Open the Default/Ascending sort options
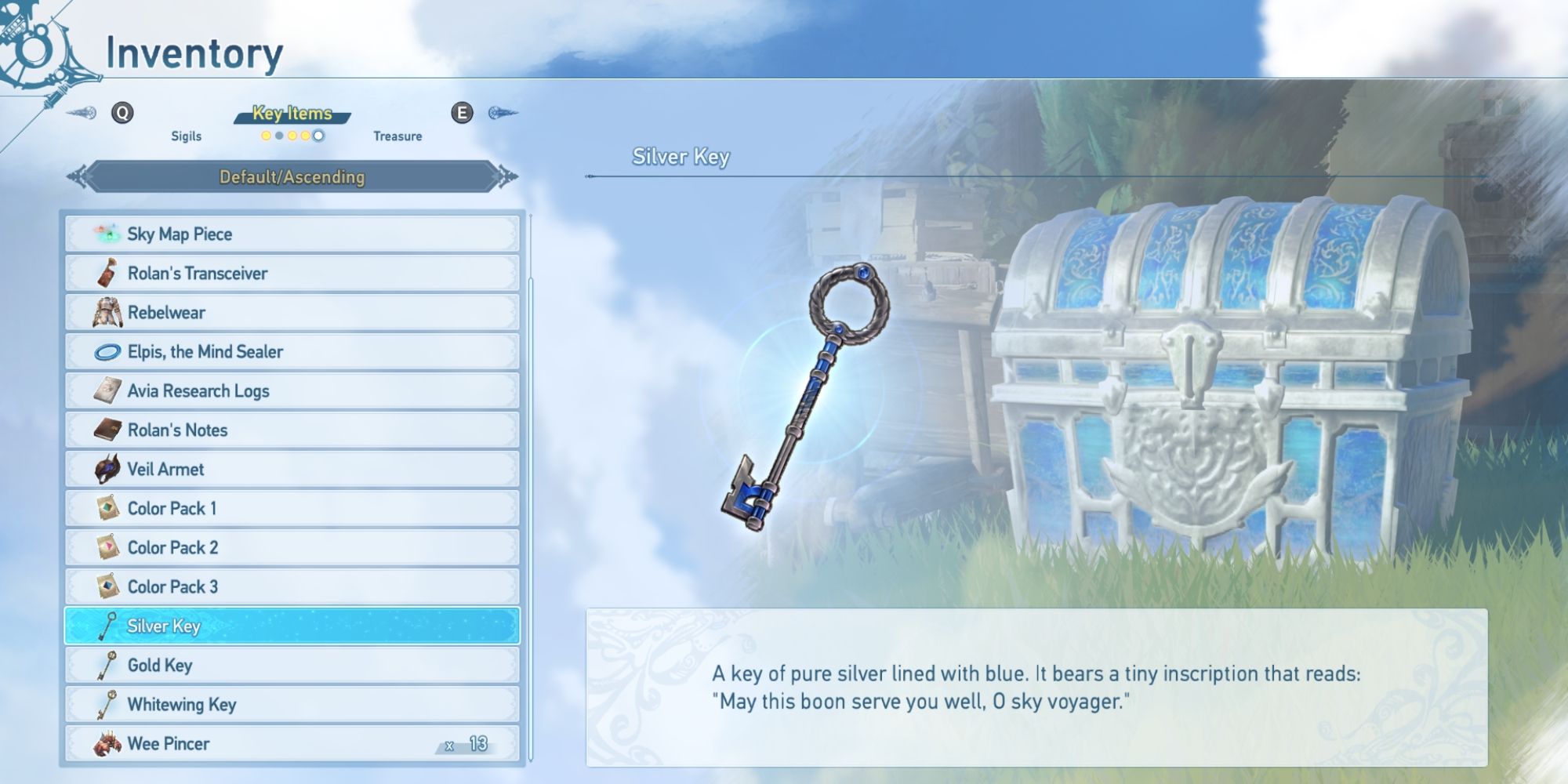The width and height of the screenshot is (1568, 784). click(293, 177)
